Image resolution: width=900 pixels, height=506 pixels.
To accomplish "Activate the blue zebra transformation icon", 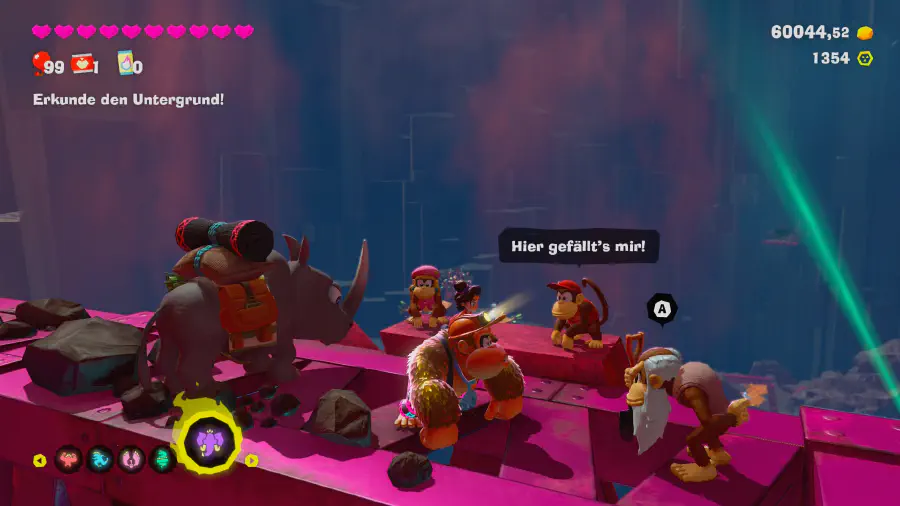I will (101, 460).
